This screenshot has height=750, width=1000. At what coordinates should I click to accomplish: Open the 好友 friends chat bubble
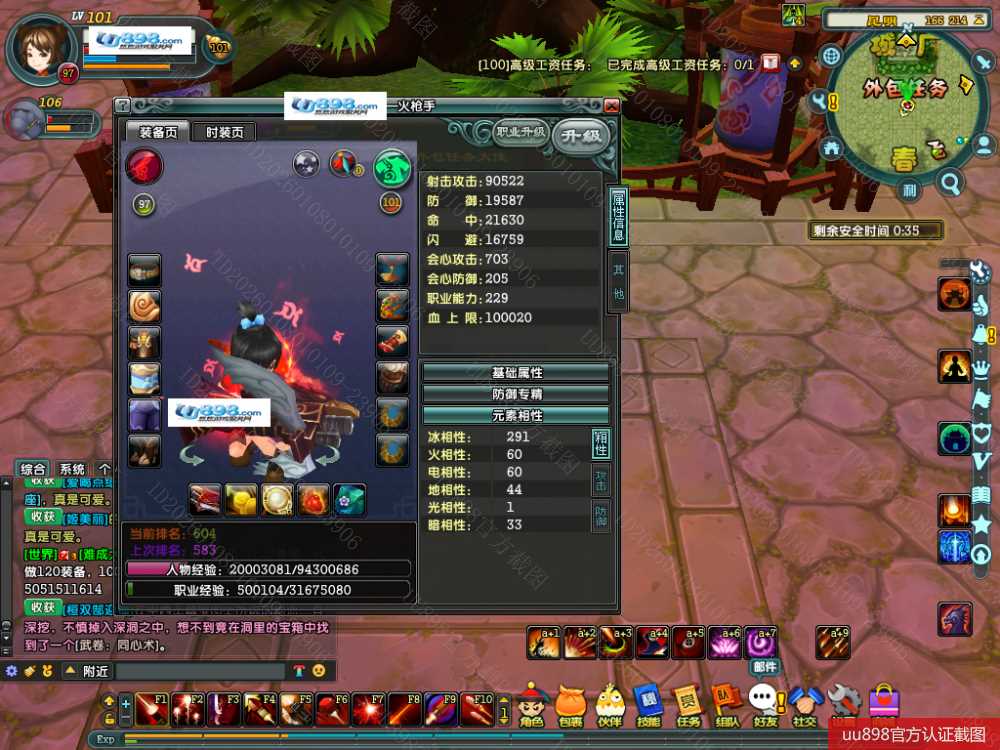pos(766,705)
